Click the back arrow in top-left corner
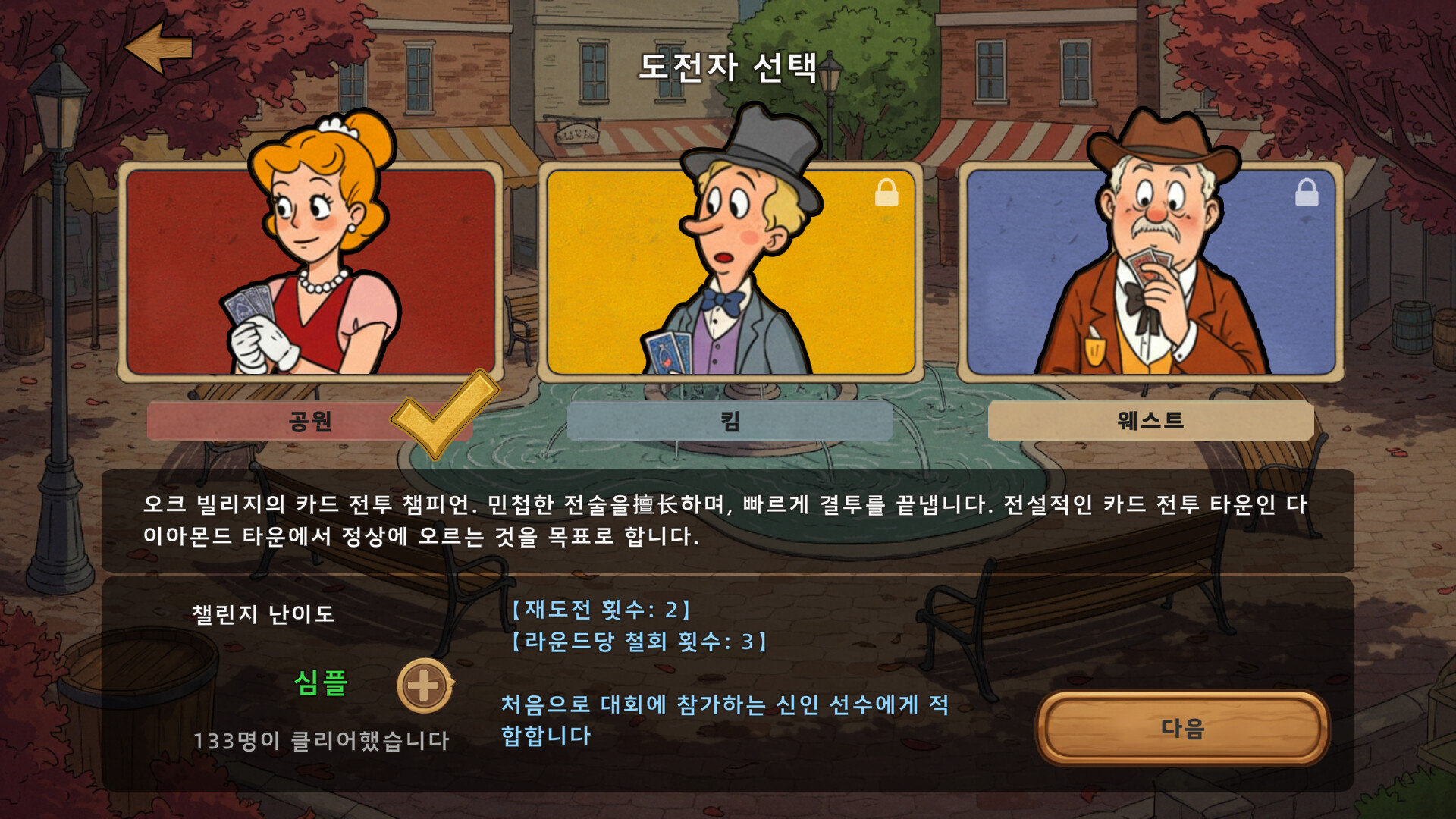The width and height of the screenshot is (1456, 819). point(159,47)
